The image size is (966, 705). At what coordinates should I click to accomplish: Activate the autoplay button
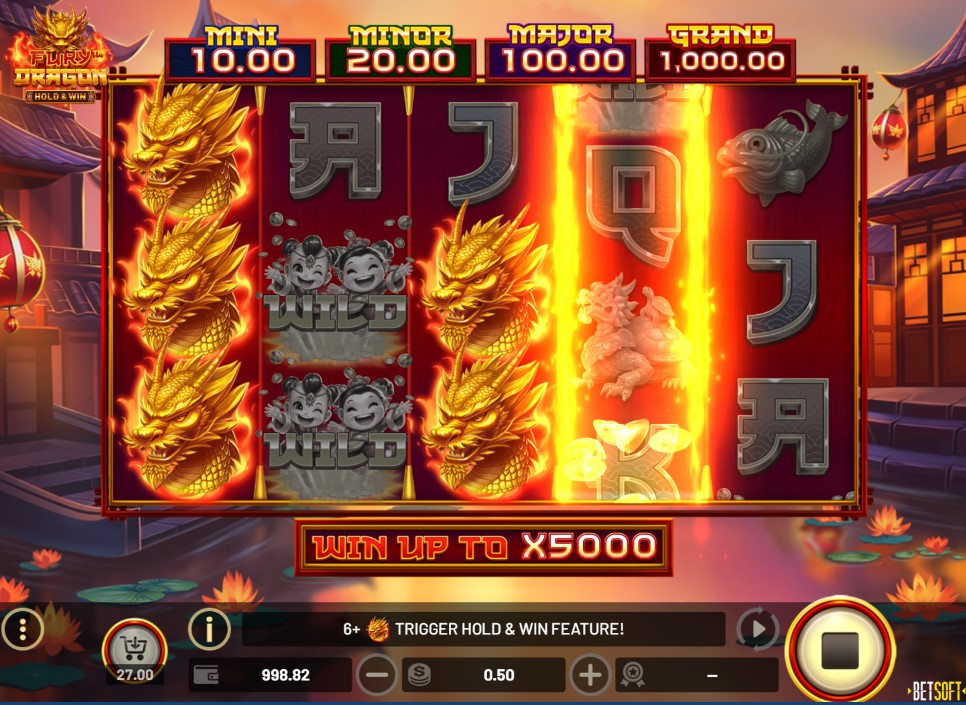pos(757,629)
